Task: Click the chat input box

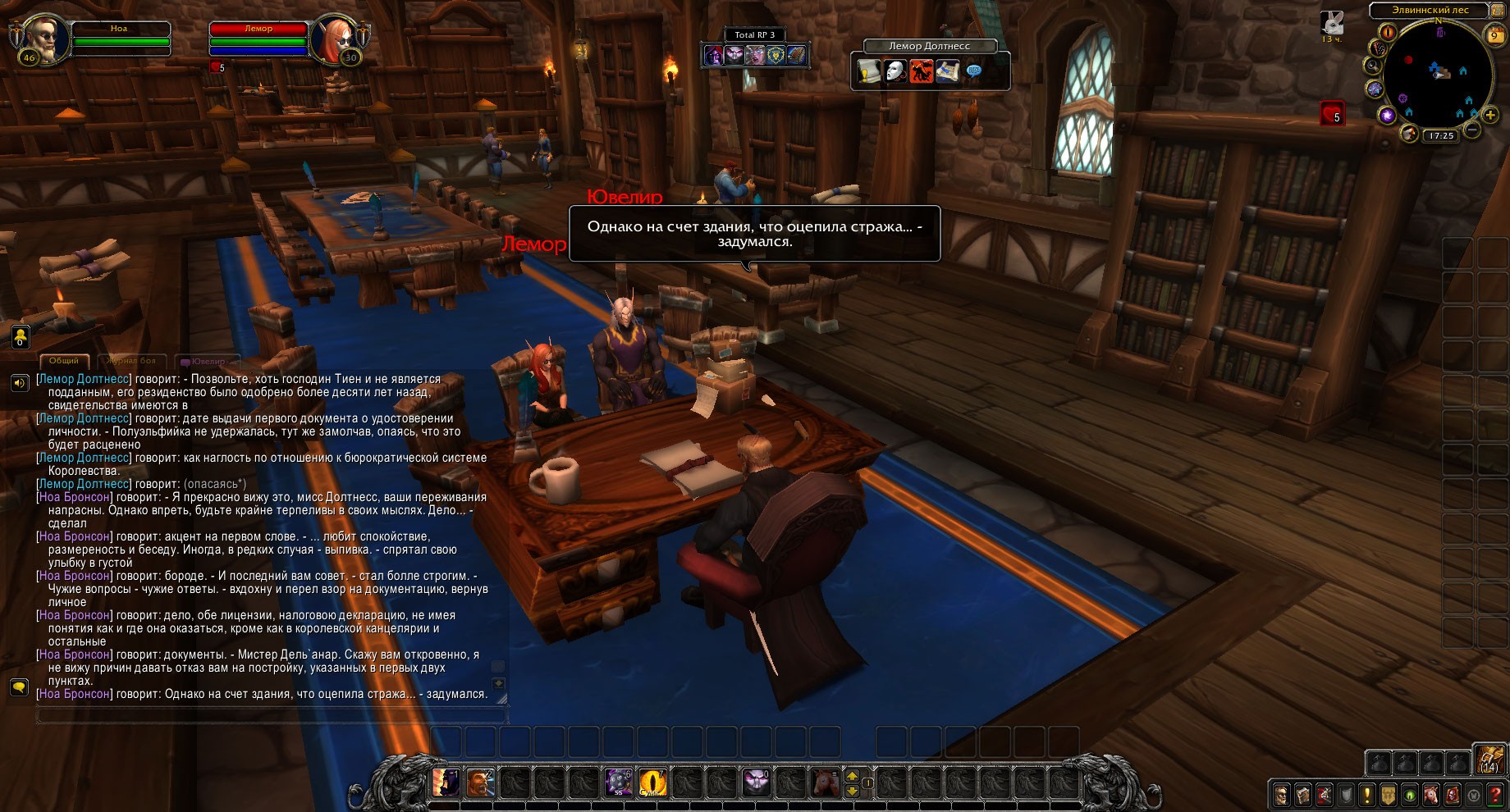Action: pos(271,715)
